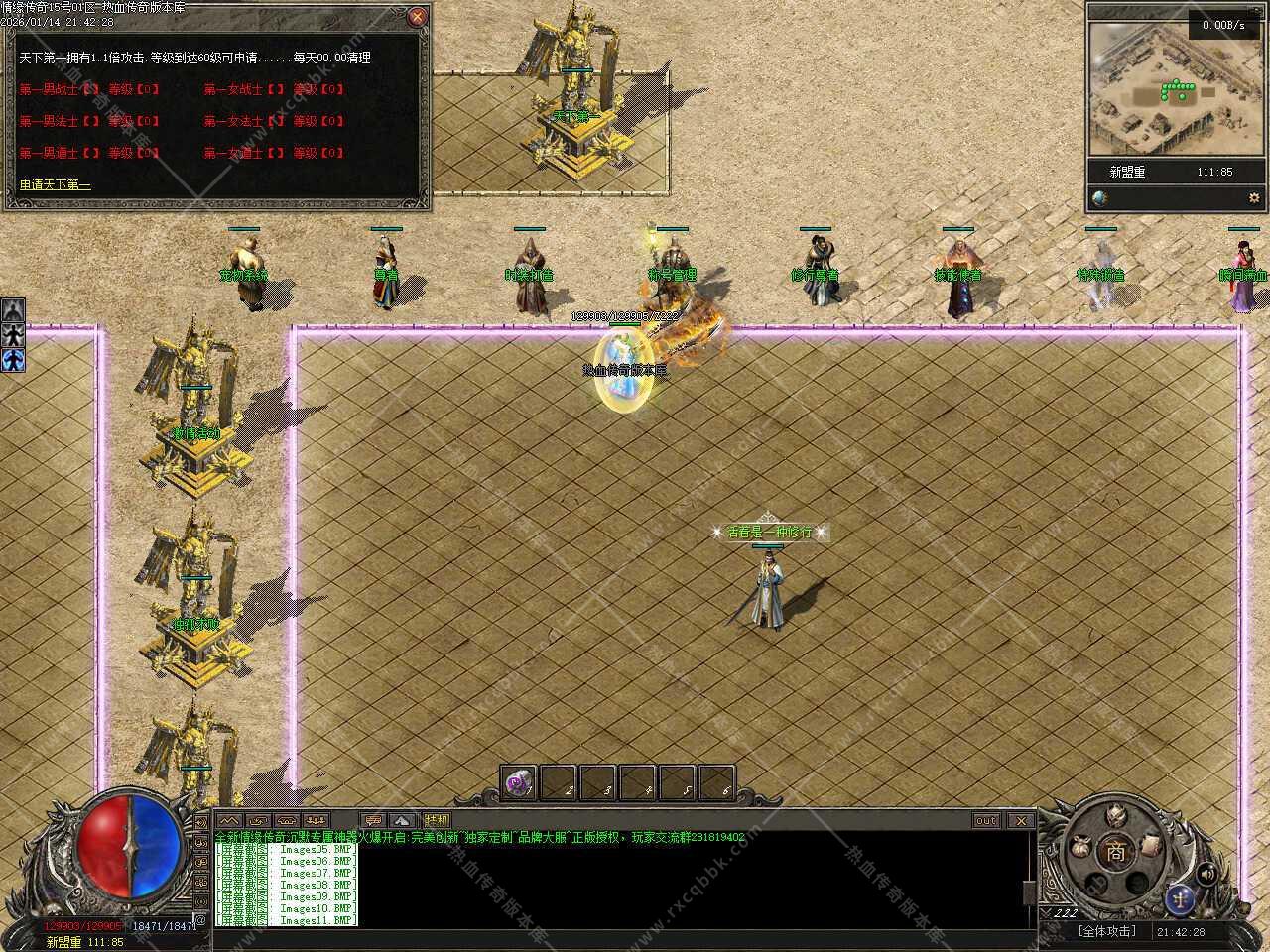Click the globe icon under the minimap

1099,198
